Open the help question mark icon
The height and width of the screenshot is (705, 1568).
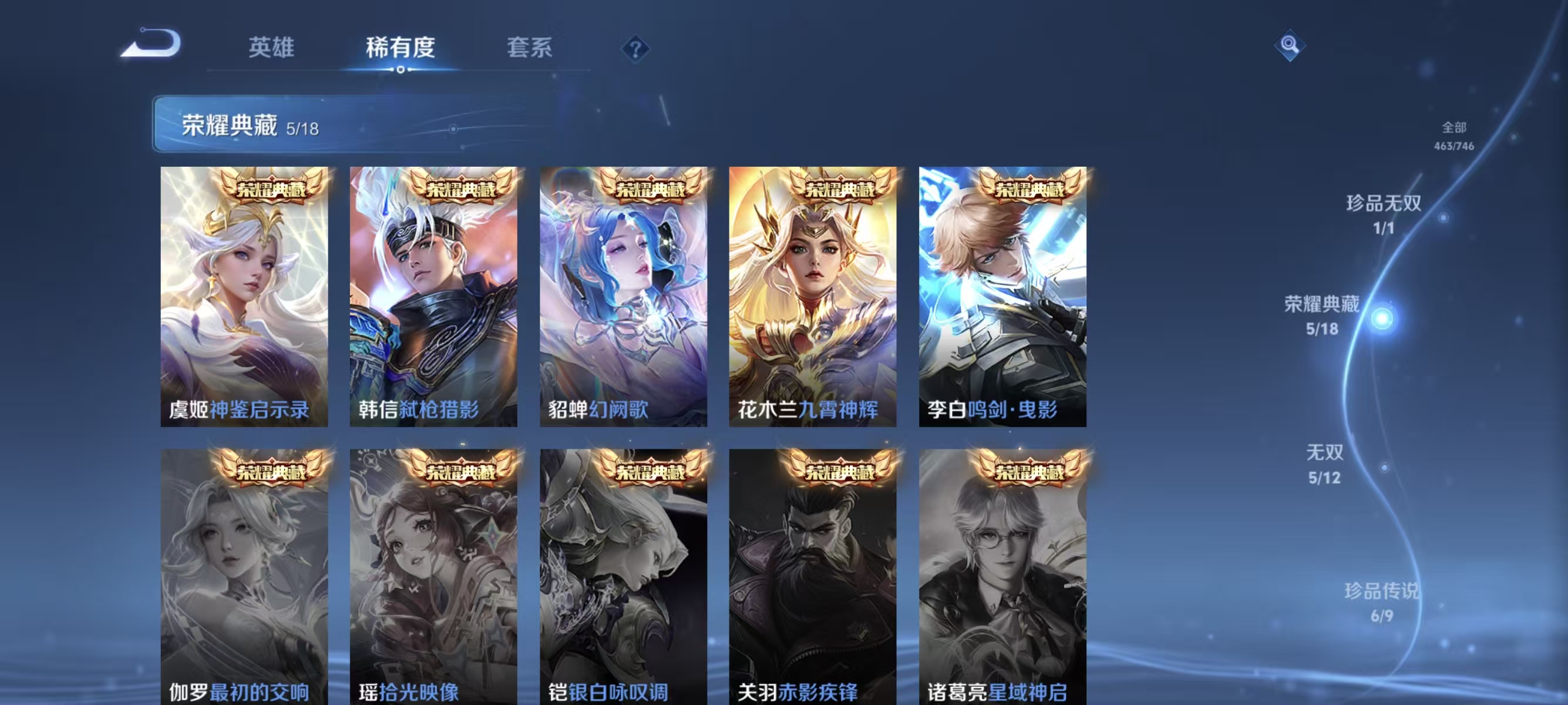pyautogui.click(x=635, y=49)
